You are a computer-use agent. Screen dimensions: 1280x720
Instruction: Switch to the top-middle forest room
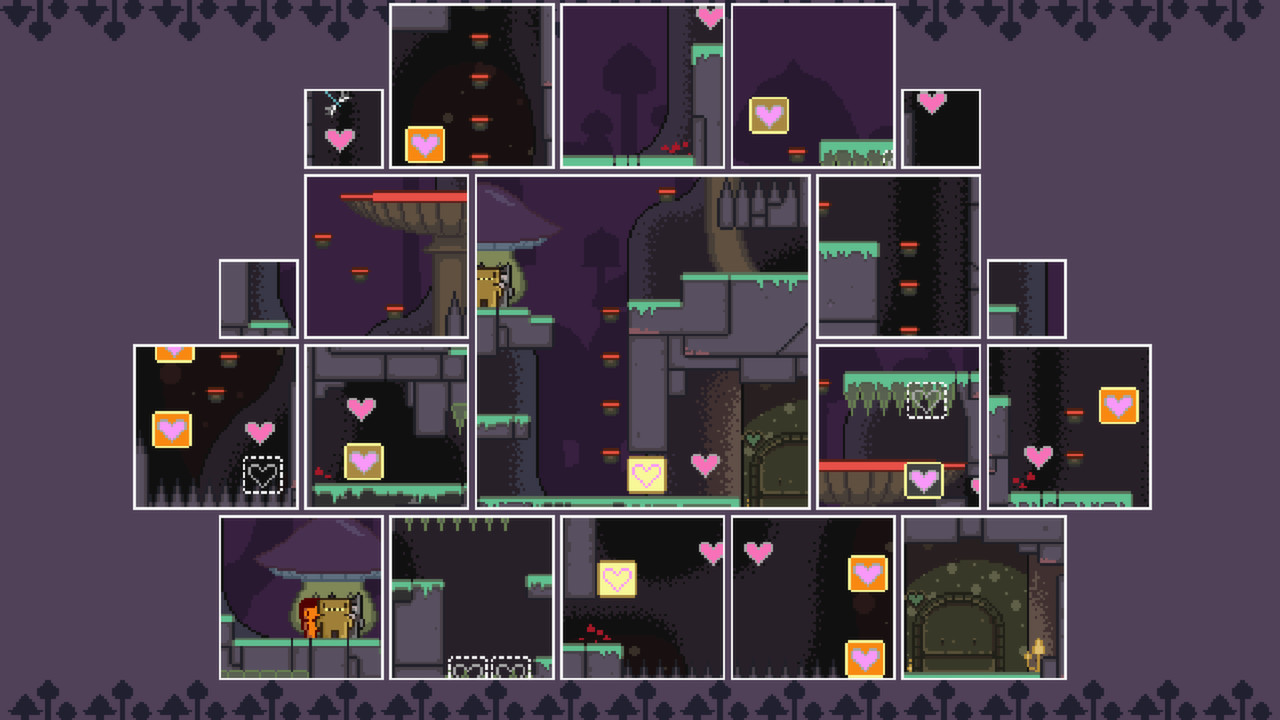pos(642,85)
